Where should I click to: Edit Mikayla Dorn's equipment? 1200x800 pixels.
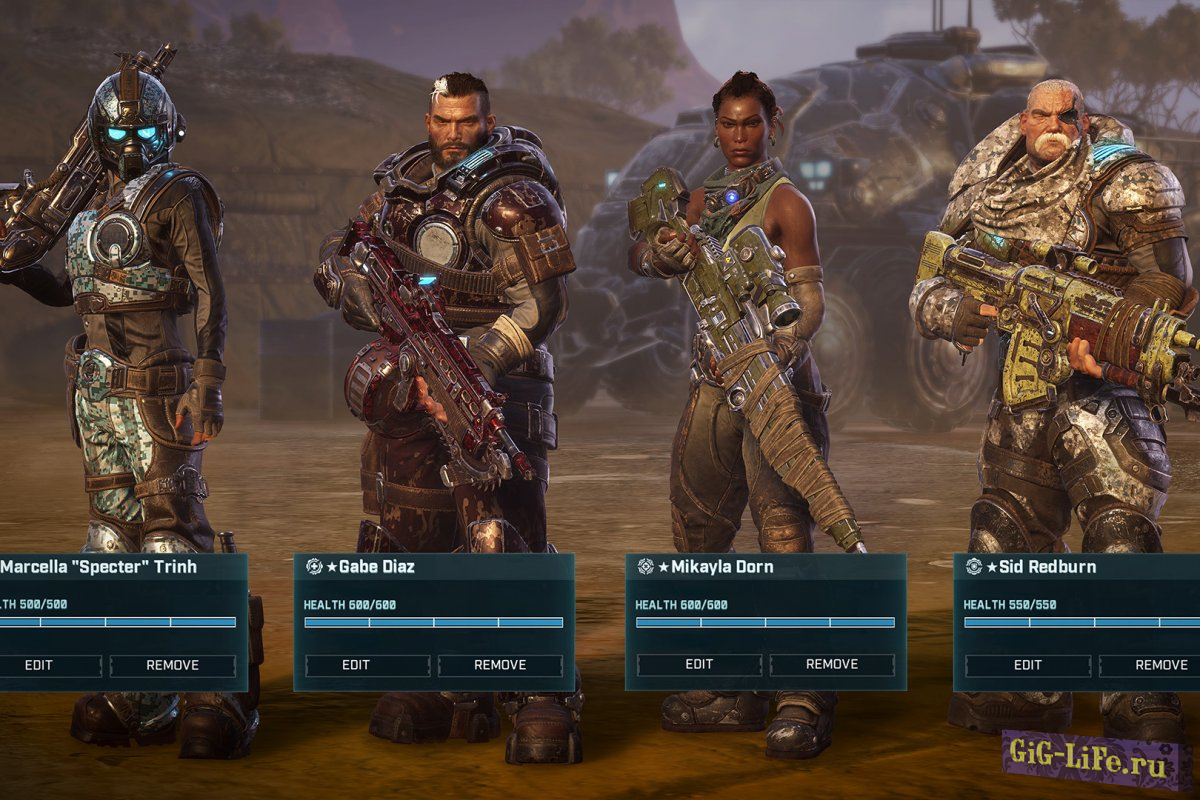pos(699,665)
